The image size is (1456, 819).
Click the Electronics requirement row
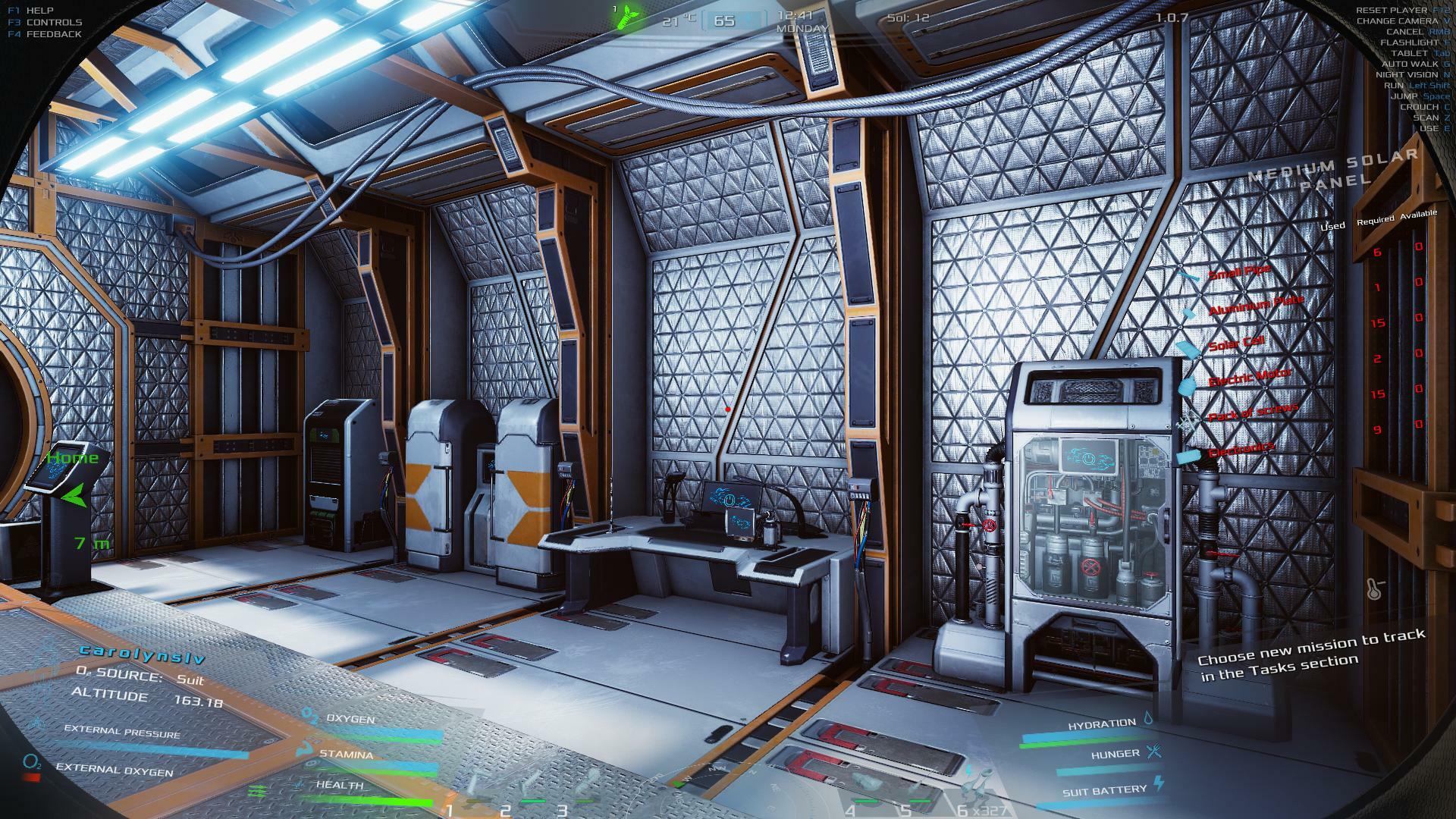(x=1241, y=450)
